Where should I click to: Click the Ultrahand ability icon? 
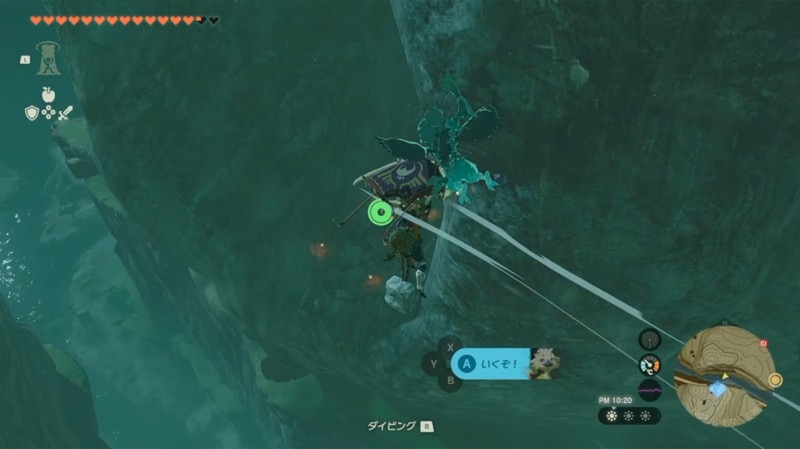(x=46, y=58)
